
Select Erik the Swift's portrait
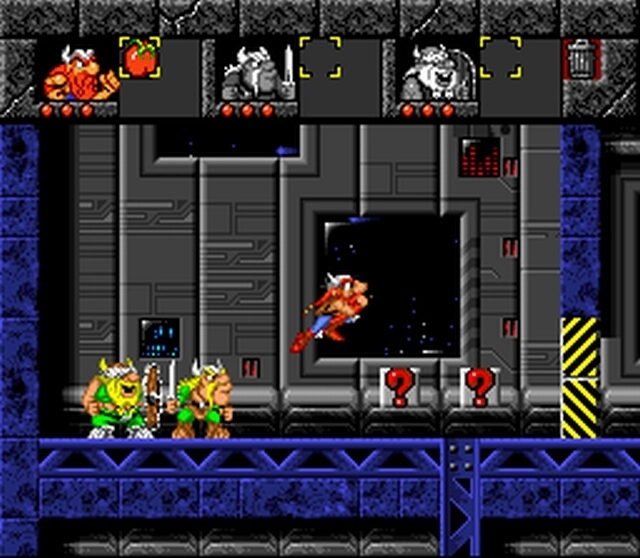tap(78, 72)
